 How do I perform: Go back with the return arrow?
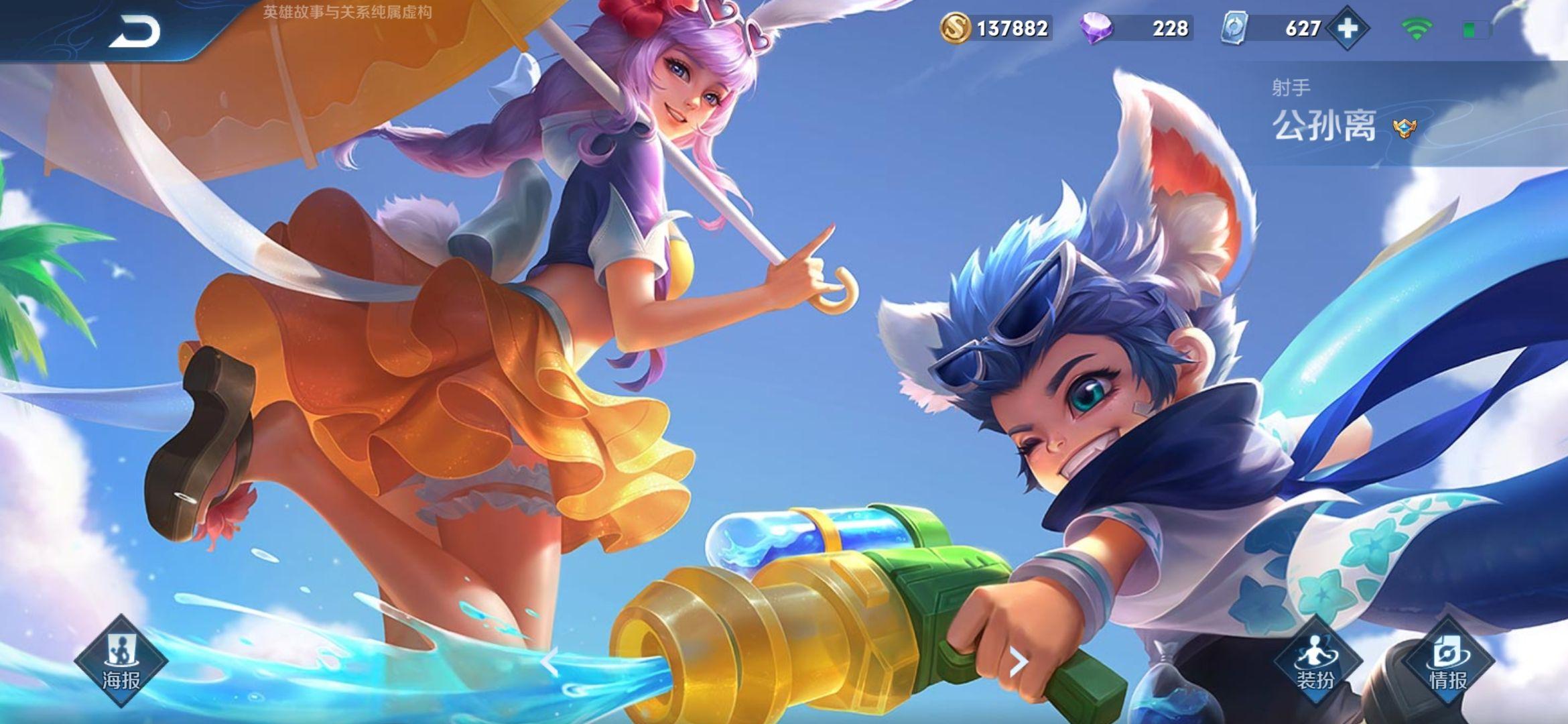(x=135, y=32)
